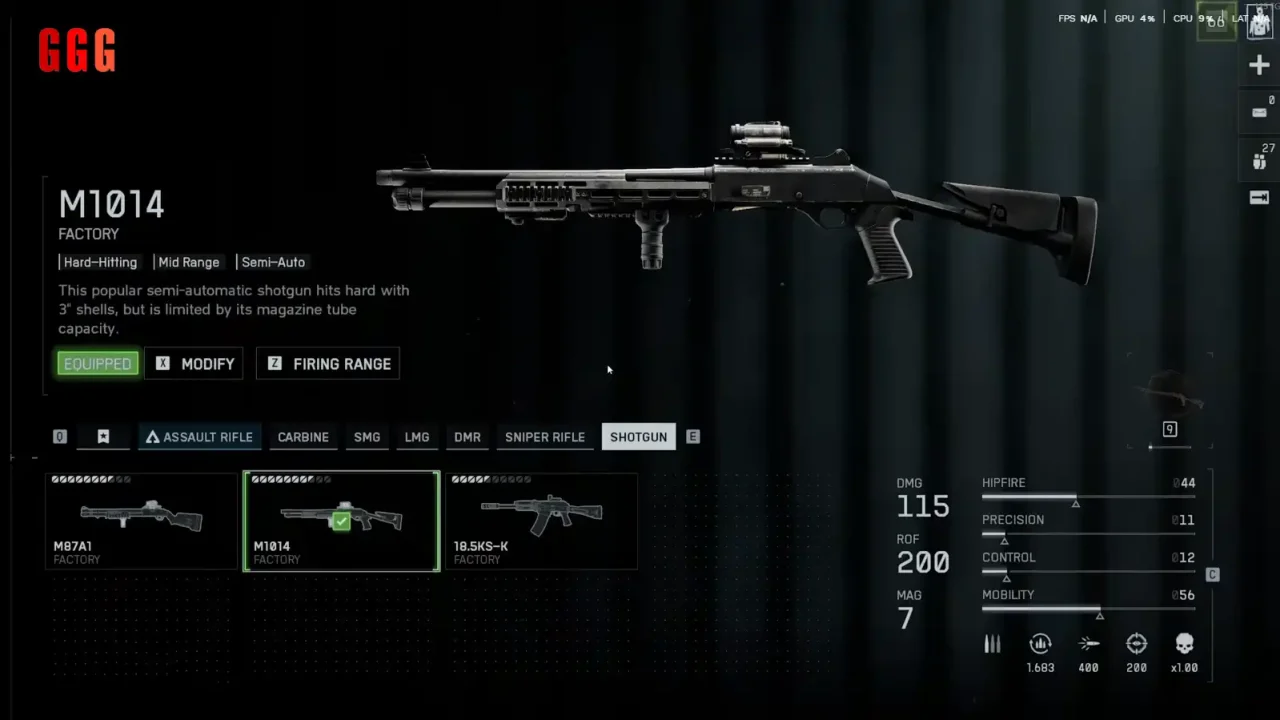Open the bookmark favorites tab
The height and width of the screenshot is (720, 1280).
103,437
